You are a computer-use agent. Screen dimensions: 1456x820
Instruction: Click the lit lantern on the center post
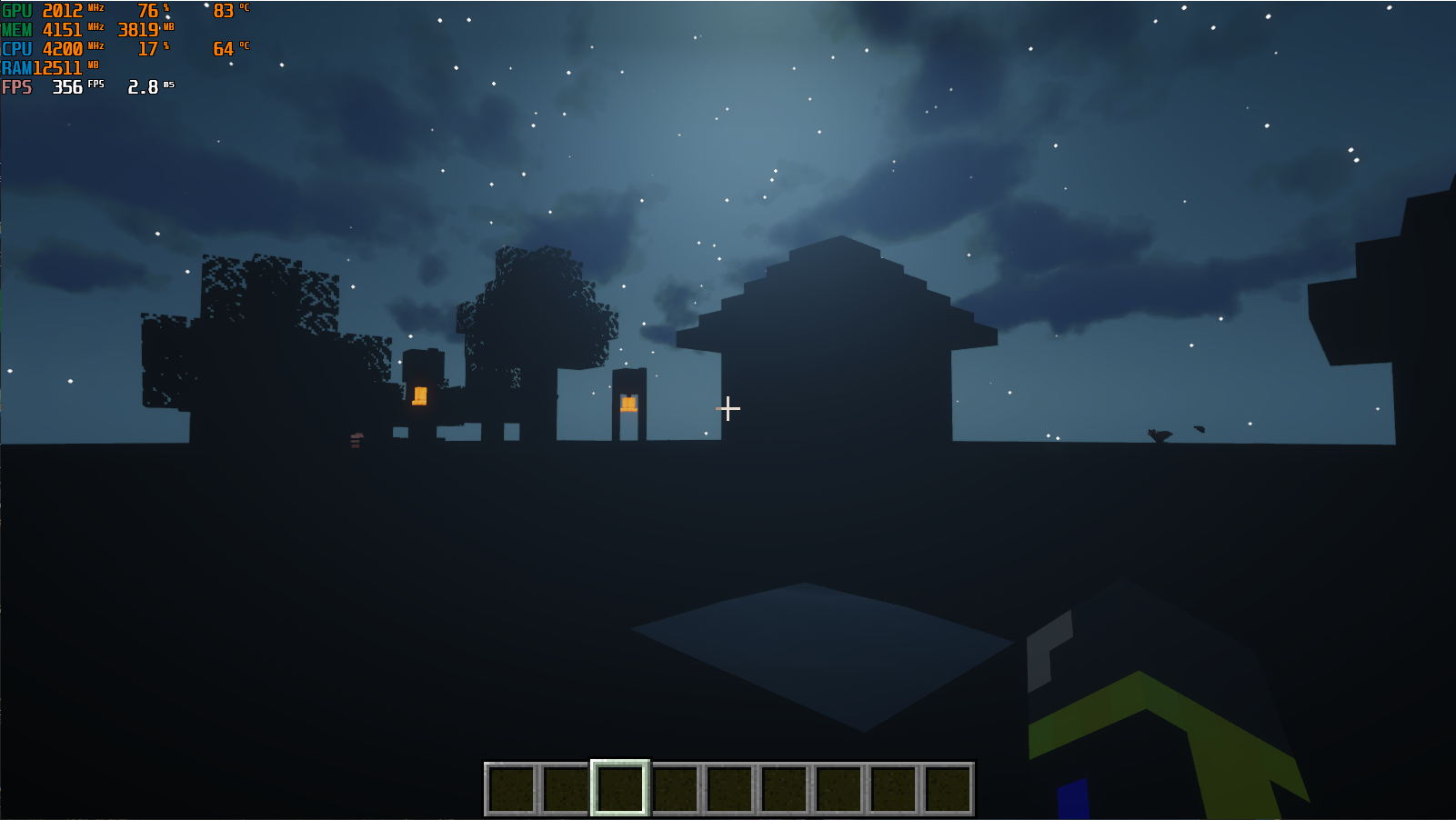(x=628, y=403)
